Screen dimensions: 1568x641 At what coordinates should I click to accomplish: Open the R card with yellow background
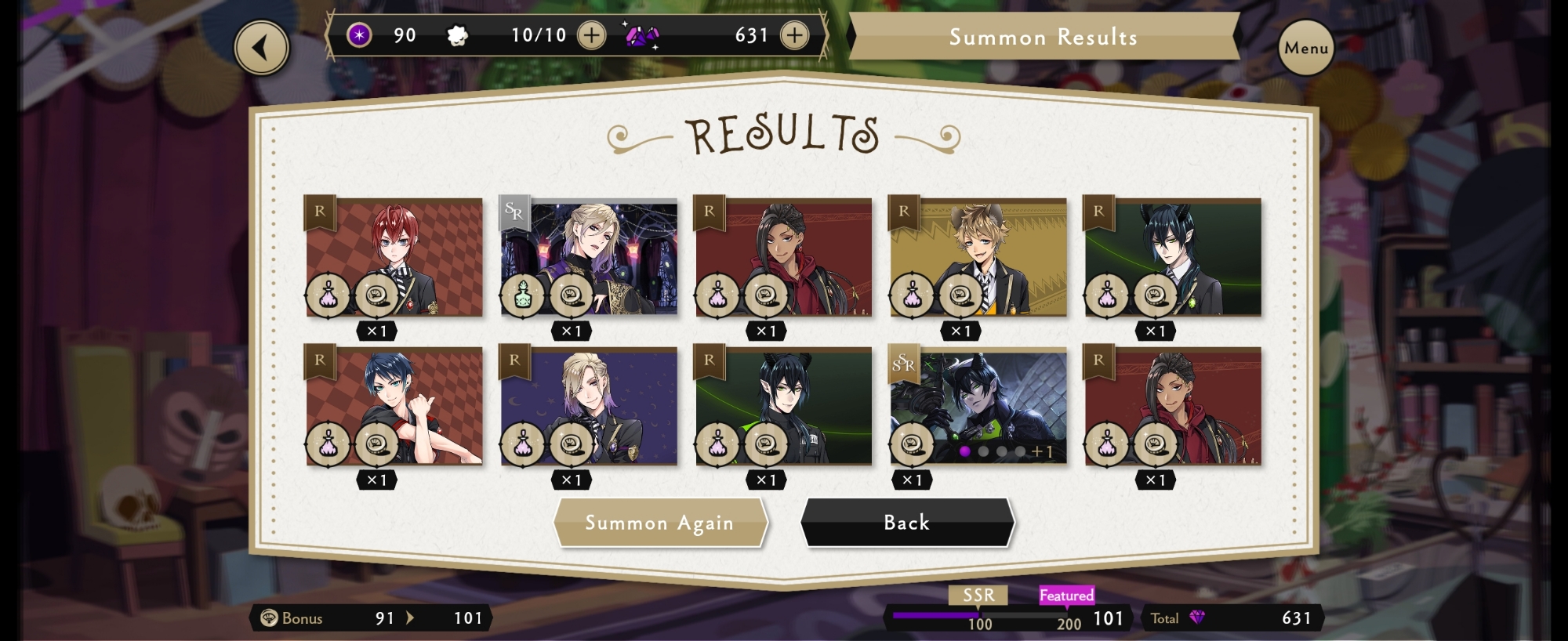978,257
